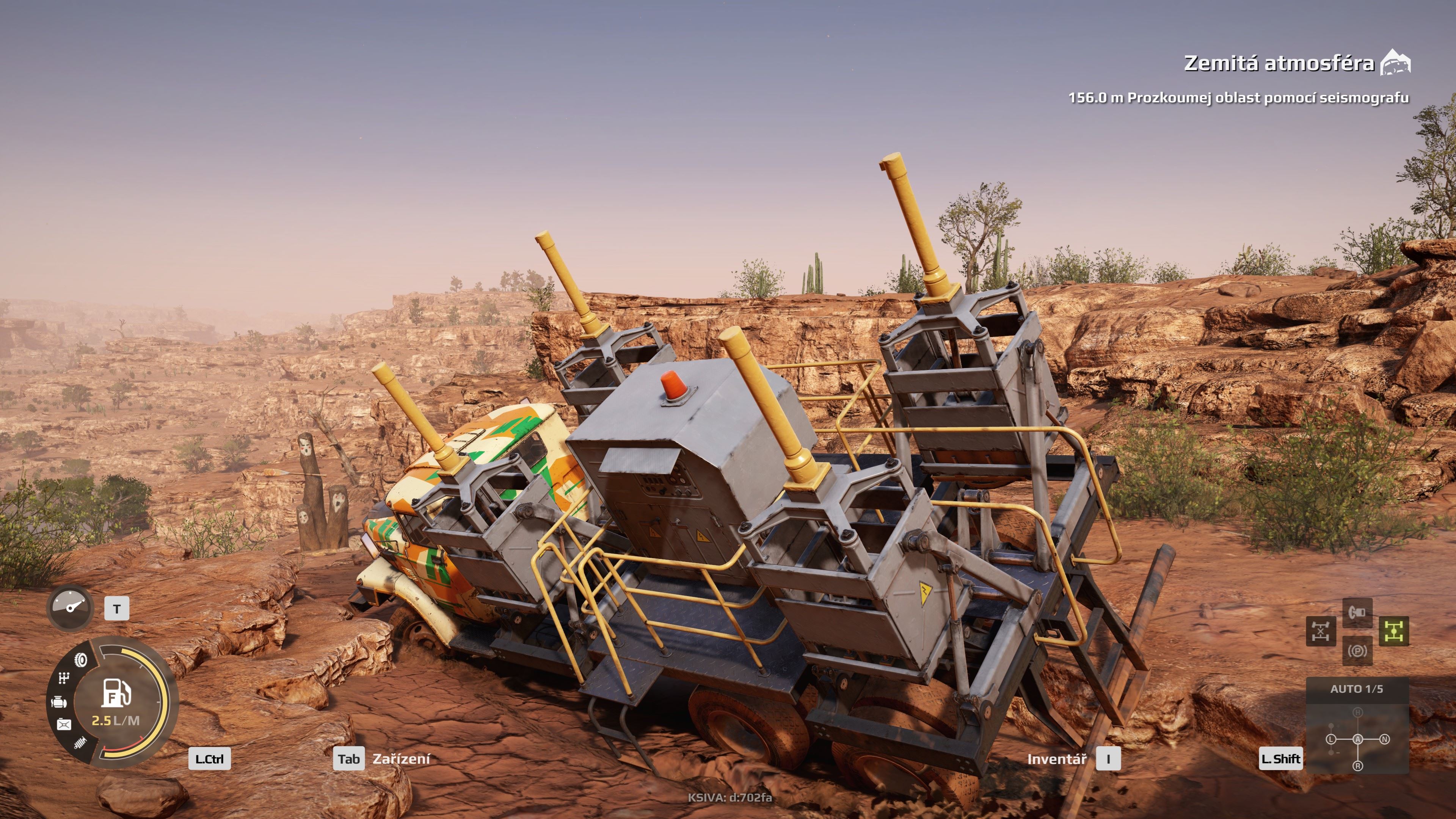Select the gearbox damage icon on the dial
The image size is (1456, 819).
(64, 678)
